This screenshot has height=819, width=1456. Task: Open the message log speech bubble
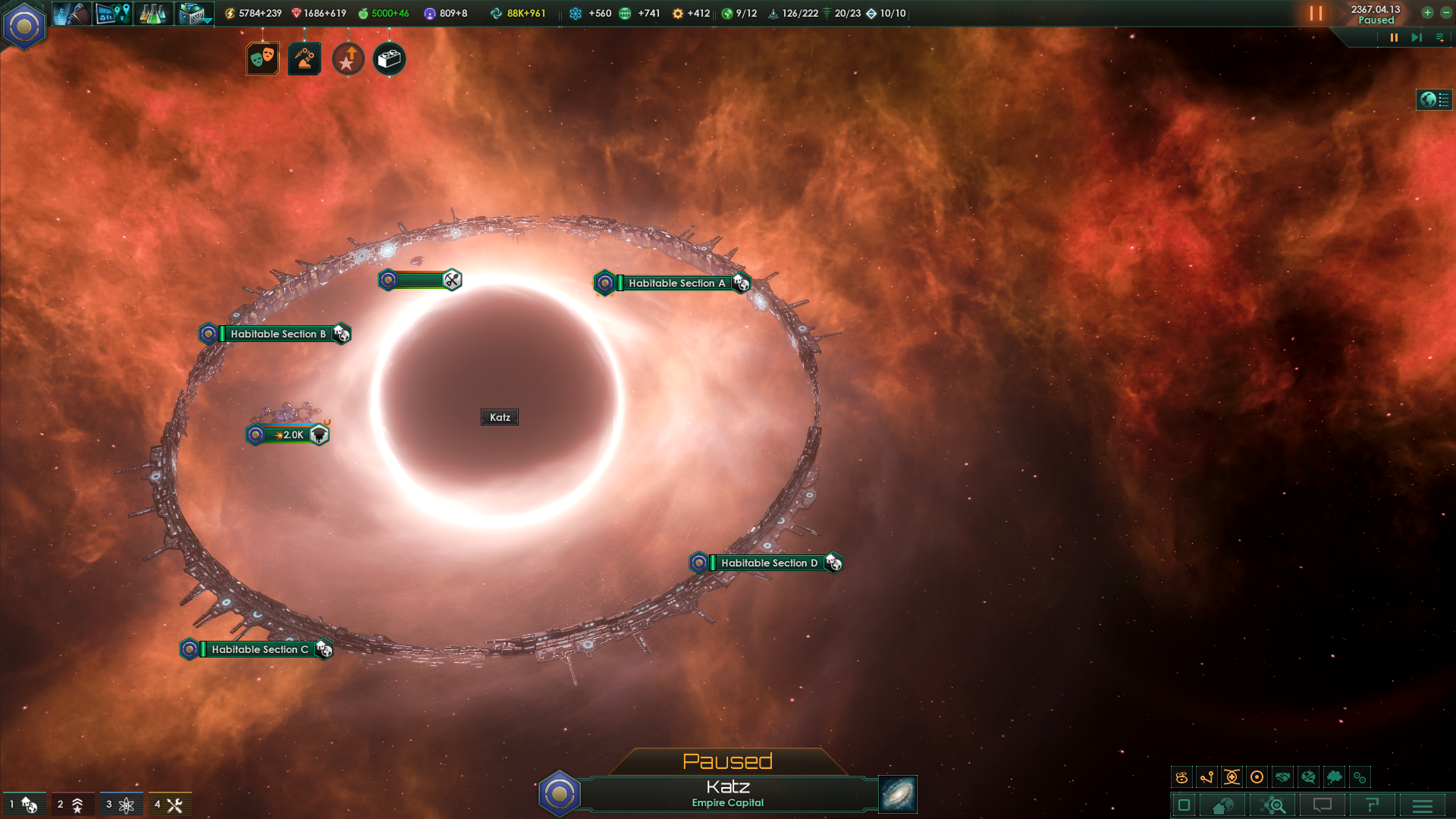pos(1323,805)
